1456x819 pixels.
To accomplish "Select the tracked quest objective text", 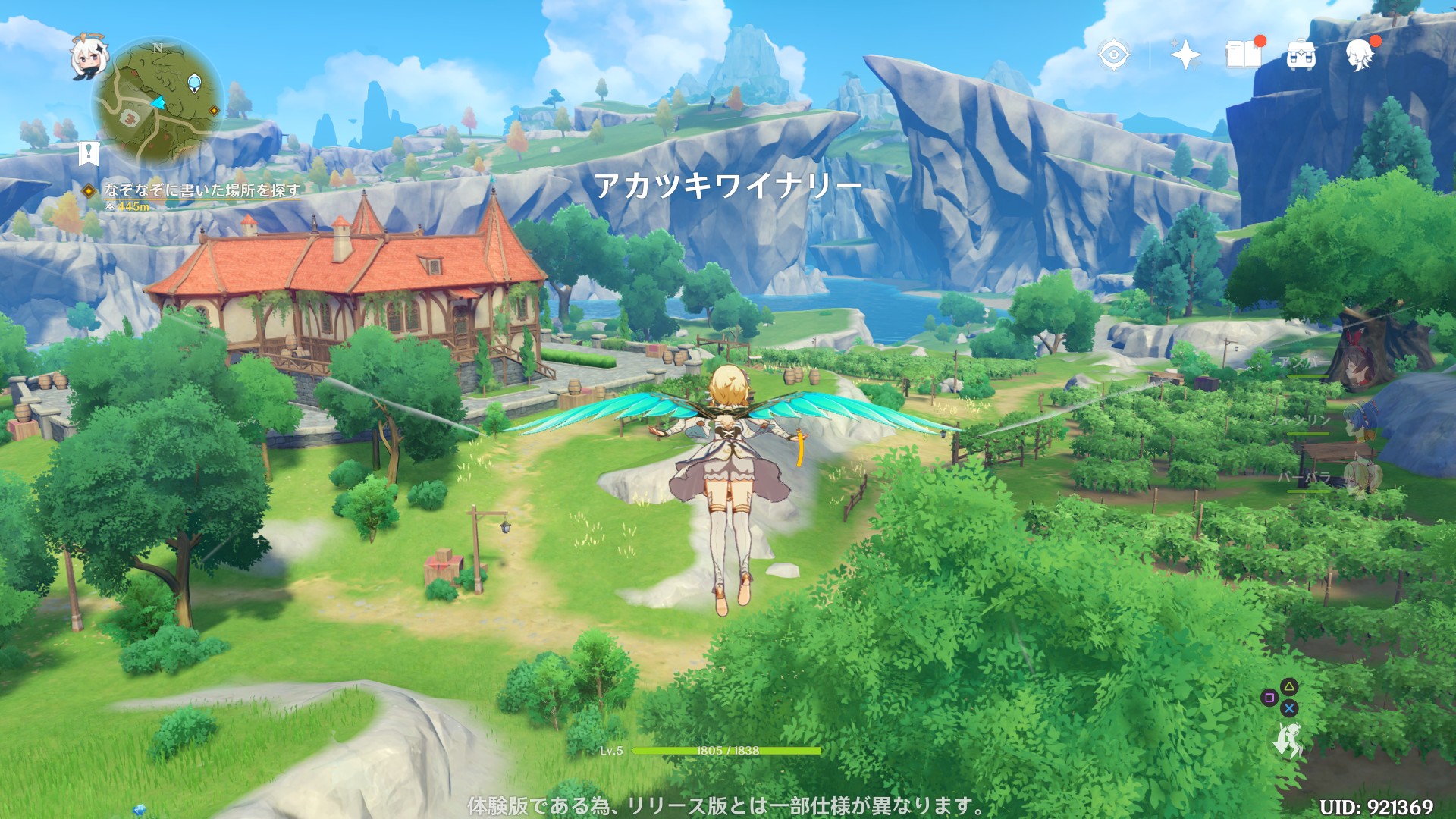I will click(x=202, y=190).
